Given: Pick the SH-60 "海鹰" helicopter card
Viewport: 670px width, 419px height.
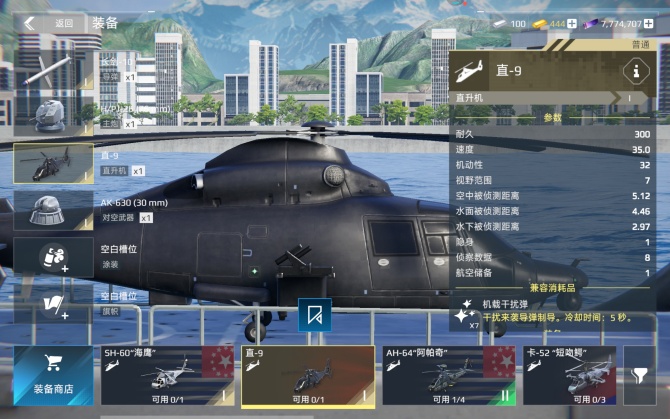Looking at the screenshot, I should 166,375.
